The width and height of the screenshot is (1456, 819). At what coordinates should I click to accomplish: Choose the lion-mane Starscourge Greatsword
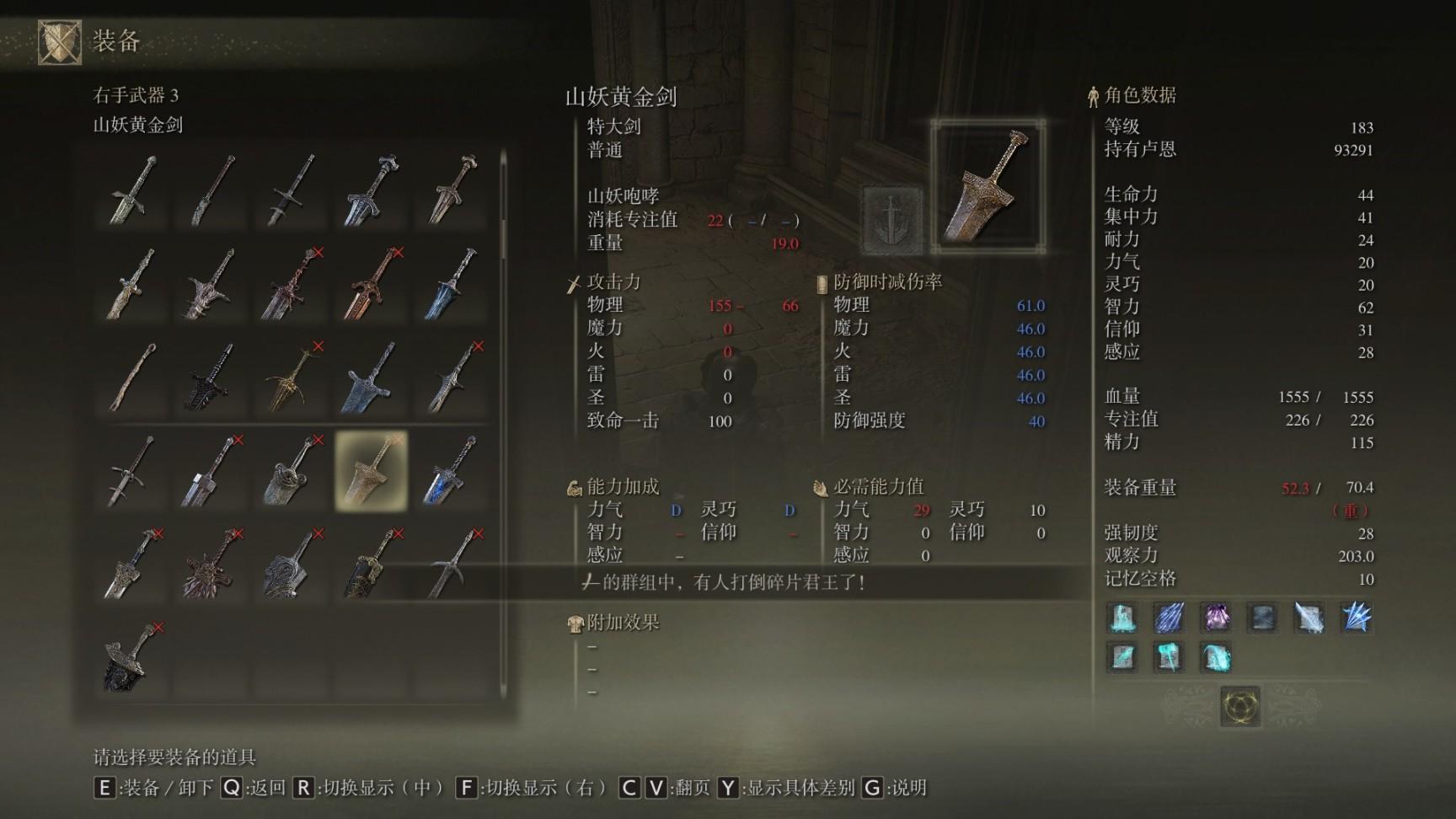211,565
